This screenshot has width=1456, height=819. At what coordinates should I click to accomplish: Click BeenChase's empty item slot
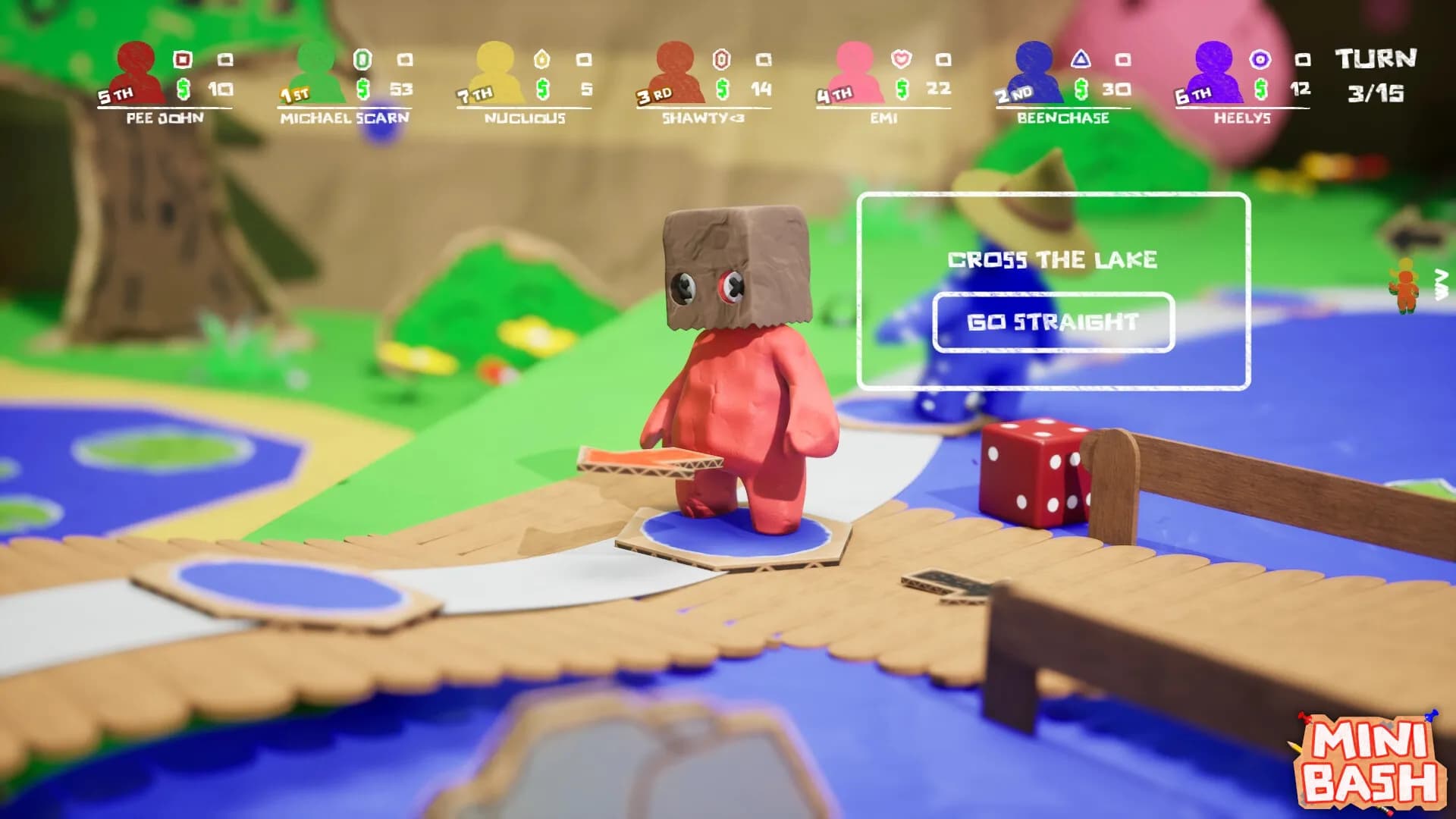coord(1122,58)
